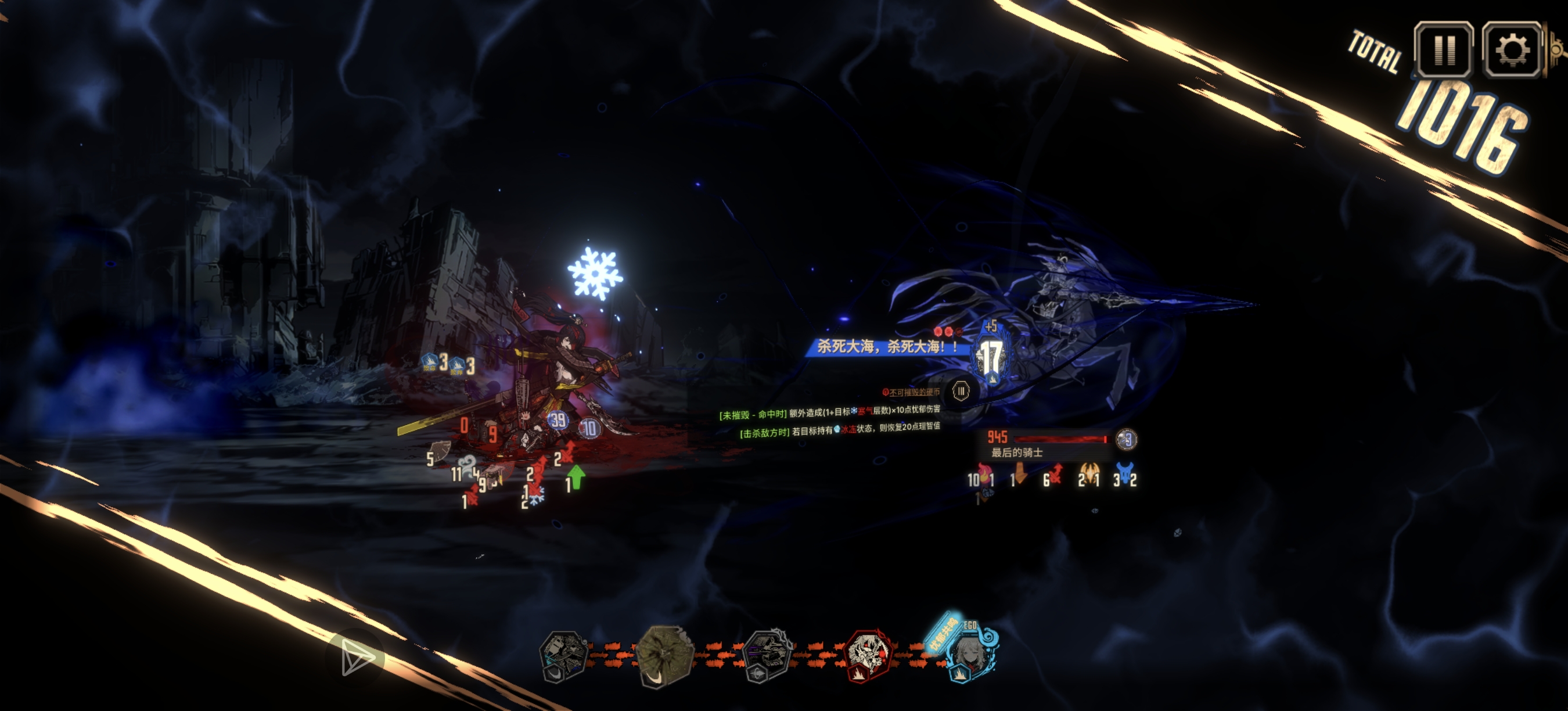Image resolution: width=1568 pixels, height=711 pixels.
Task: Click the enemy's coin III skill marker
Action: (x=961, y=391)
